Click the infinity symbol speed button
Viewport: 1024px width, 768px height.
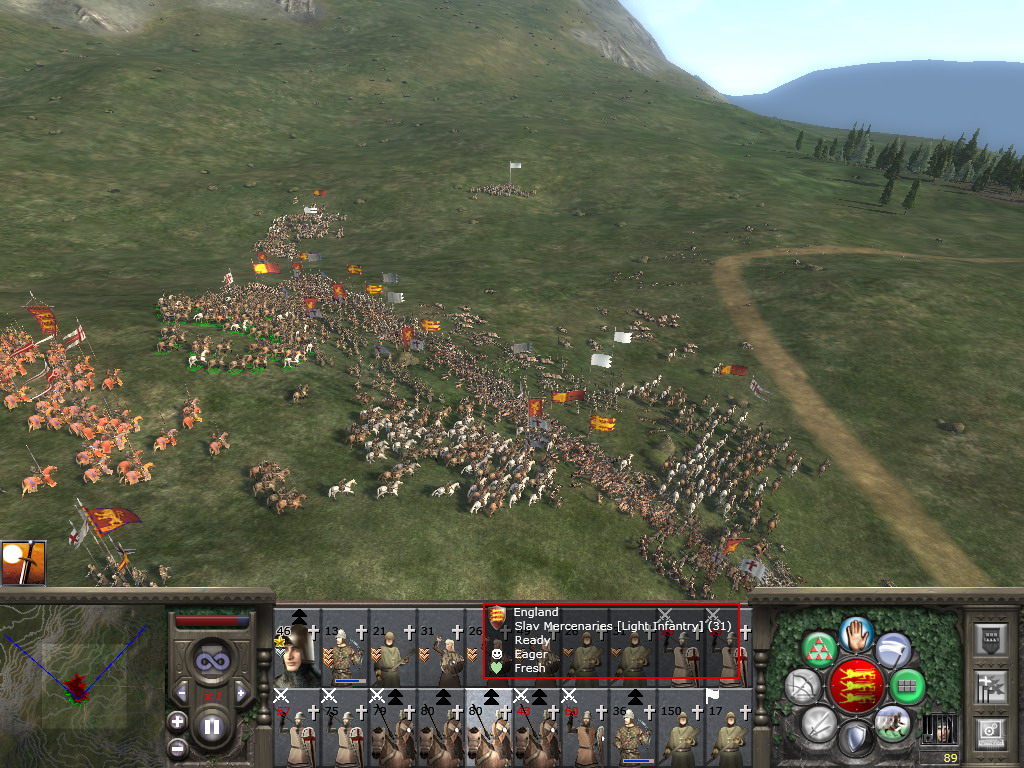pos(211,661)
